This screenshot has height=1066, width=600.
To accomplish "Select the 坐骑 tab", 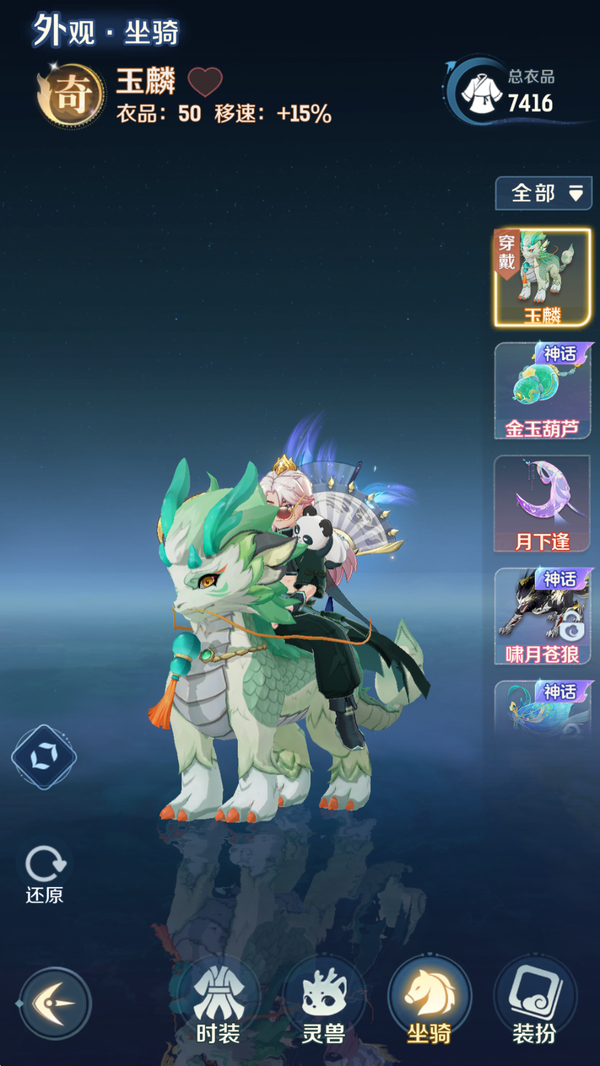I will pos(429,1002).
